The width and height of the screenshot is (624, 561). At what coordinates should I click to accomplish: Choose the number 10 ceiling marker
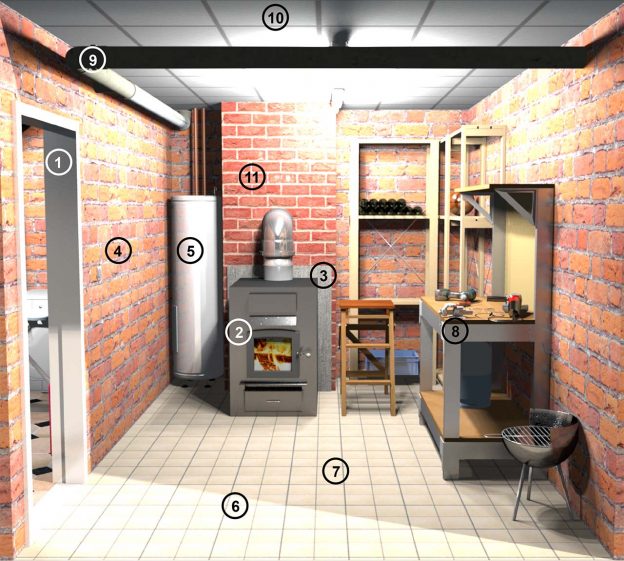[275, 17]
